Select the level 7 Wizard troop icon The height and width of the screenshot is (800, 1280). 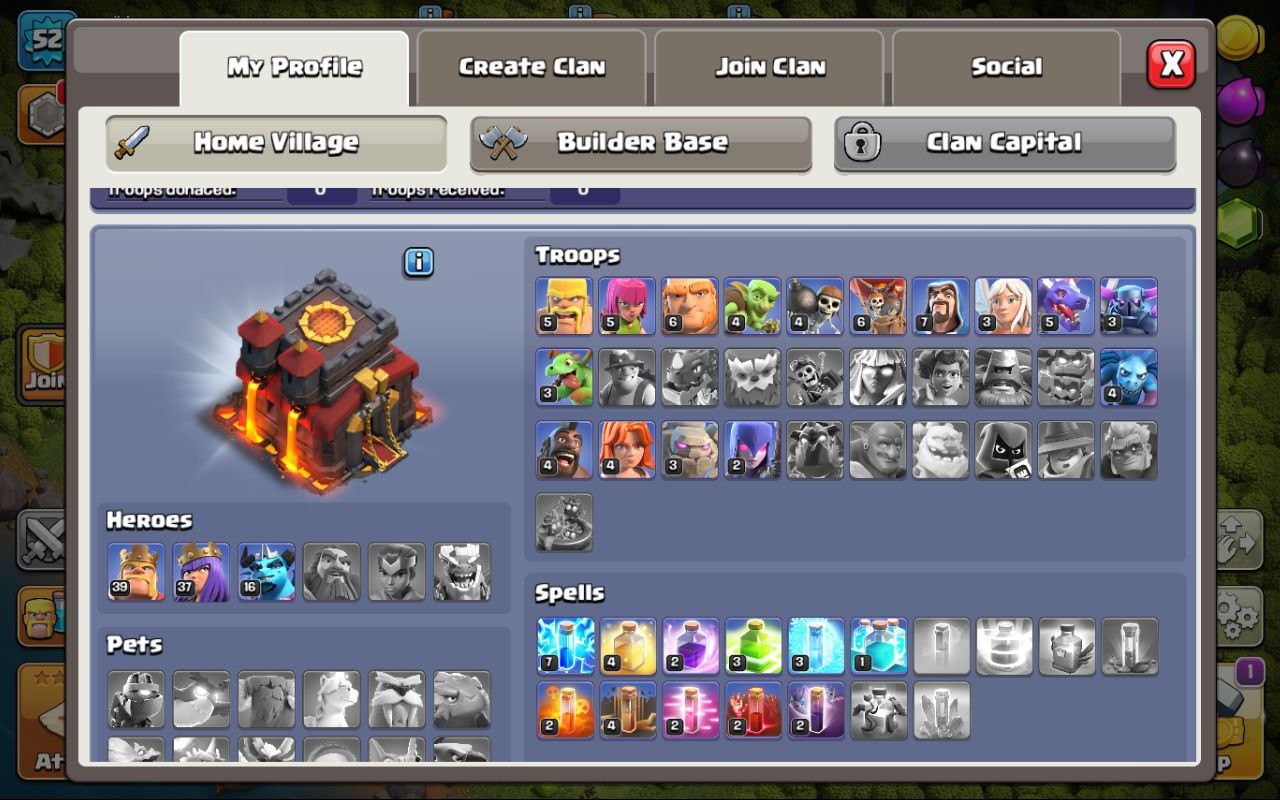939,305
